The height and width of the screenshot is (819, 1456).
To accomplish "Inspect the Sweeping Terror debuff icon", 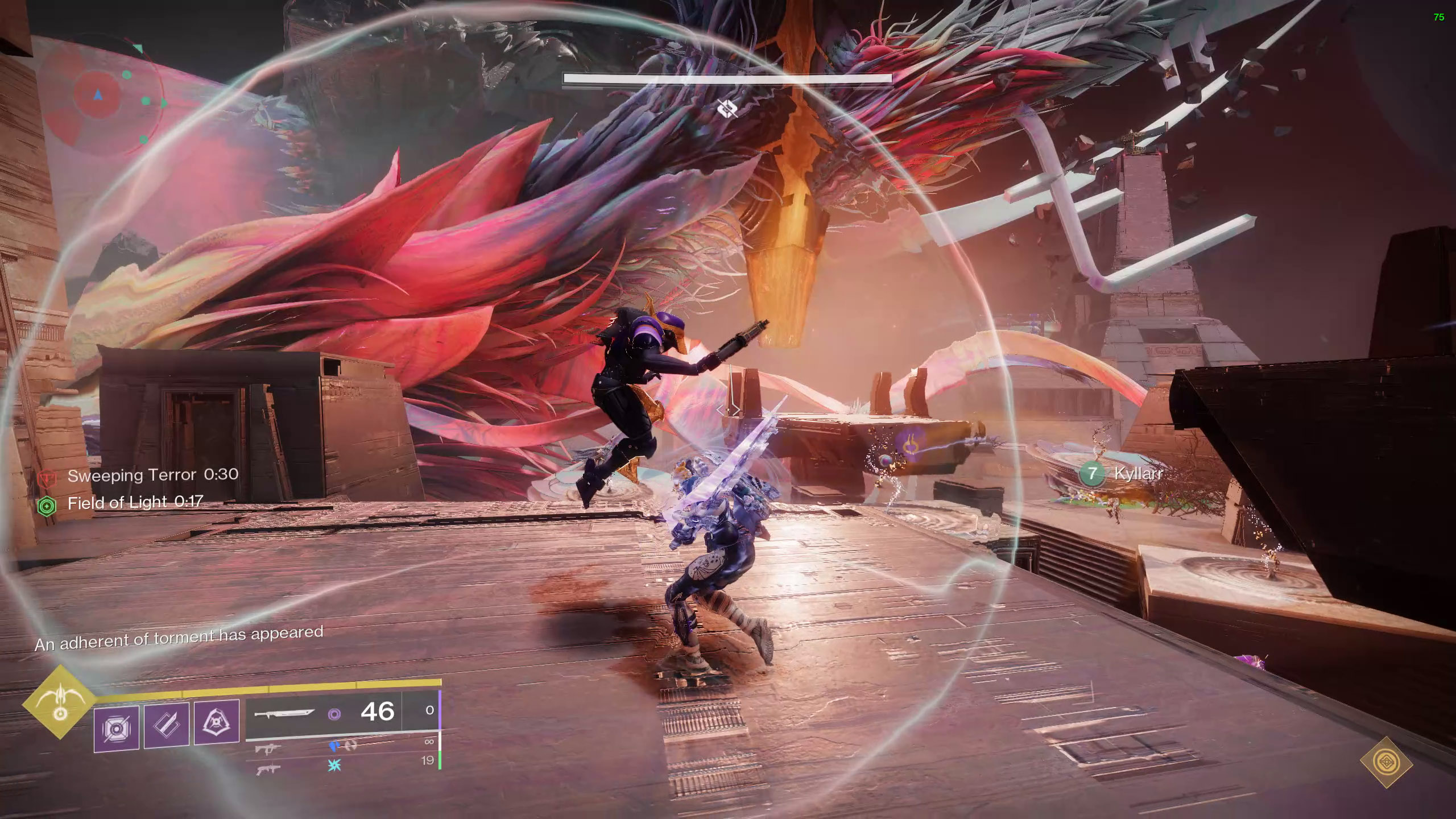I will click(x=47, y=478).
